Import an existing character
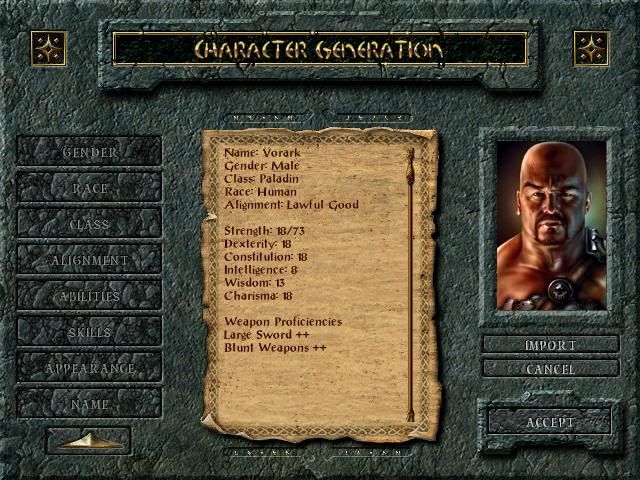The height and width of the screenshot is (480, 640). 550,345
